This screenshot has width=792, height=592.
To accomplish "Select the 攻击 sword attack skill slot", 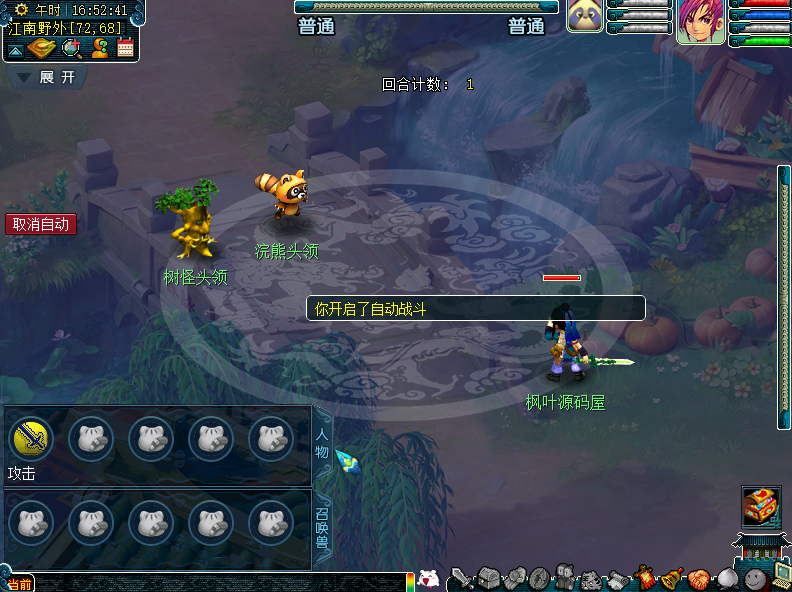I will [31, 438].
